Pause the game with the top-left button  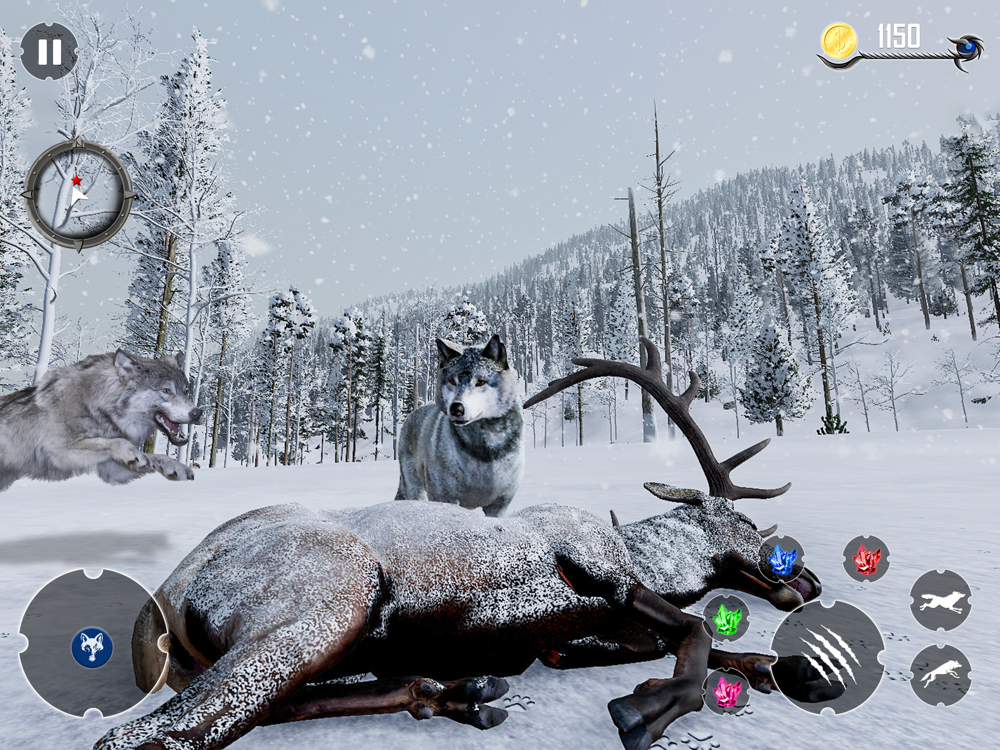coord(48,51)
